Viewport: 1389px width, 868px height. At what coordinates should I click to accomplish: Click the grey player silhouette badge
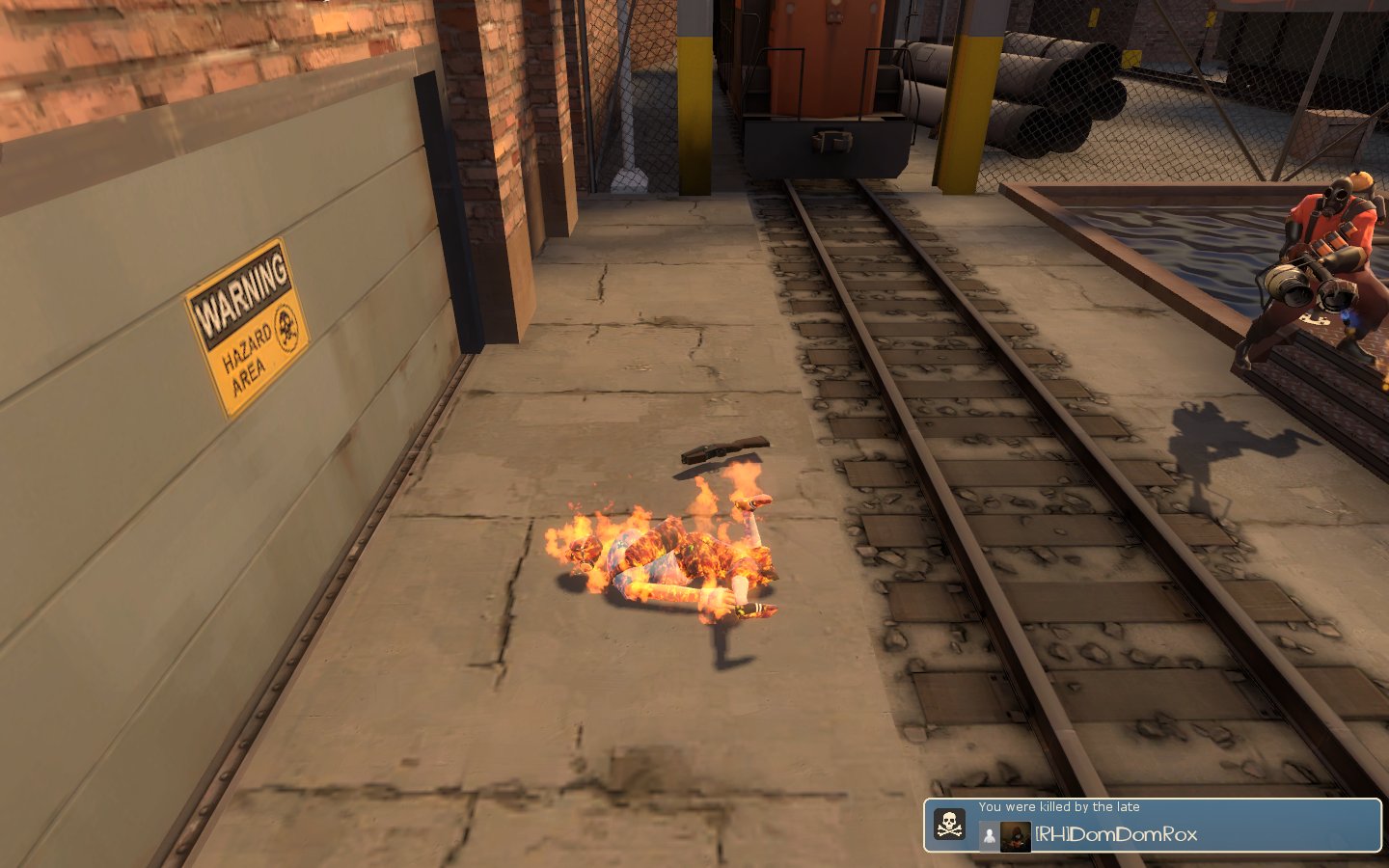pyautogui.click(x=989, y=836)
